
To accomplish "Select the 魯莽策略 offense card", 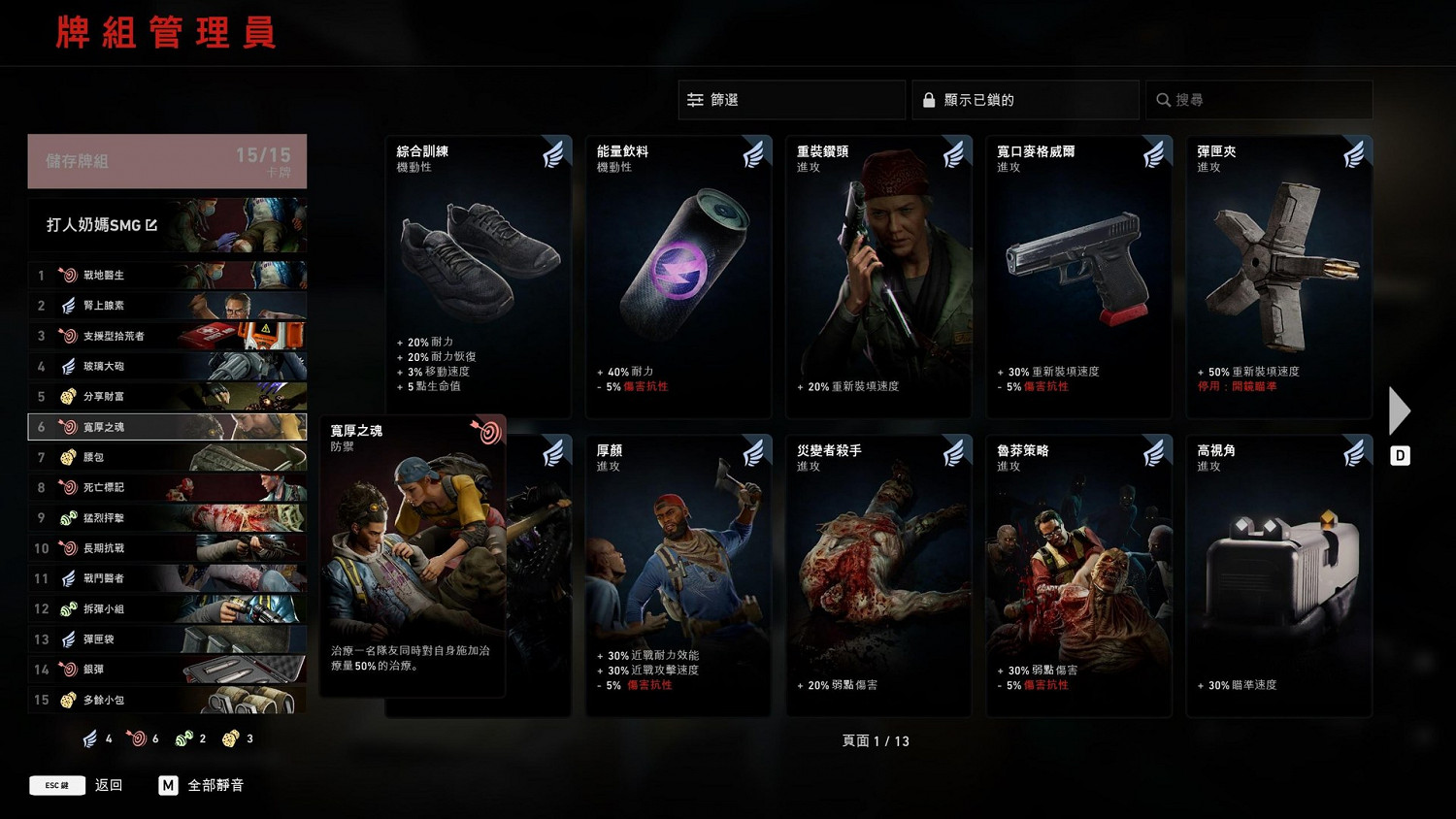I will (1078, 573).
